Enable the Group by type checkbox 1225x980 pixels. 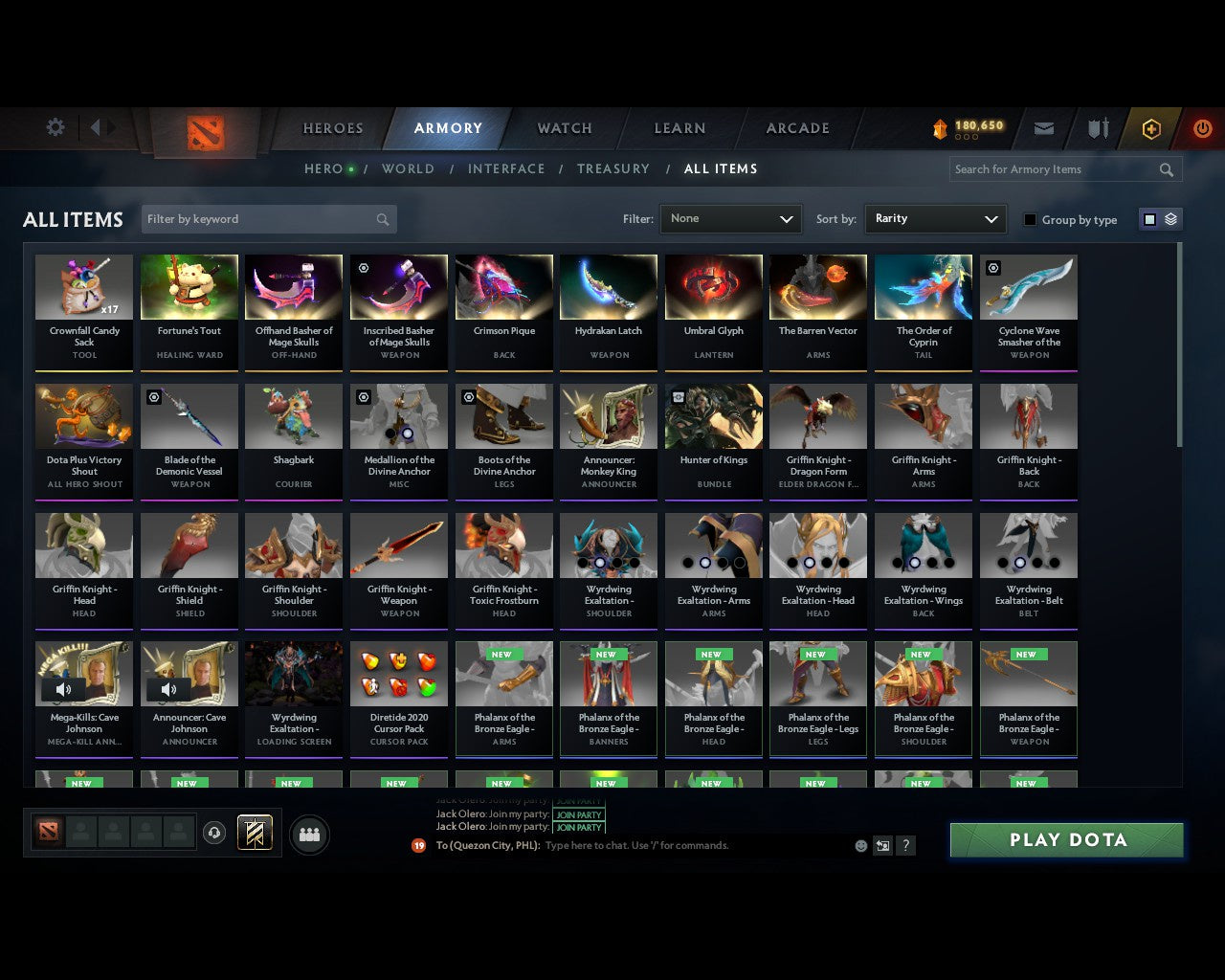[x=1030, y=219]
